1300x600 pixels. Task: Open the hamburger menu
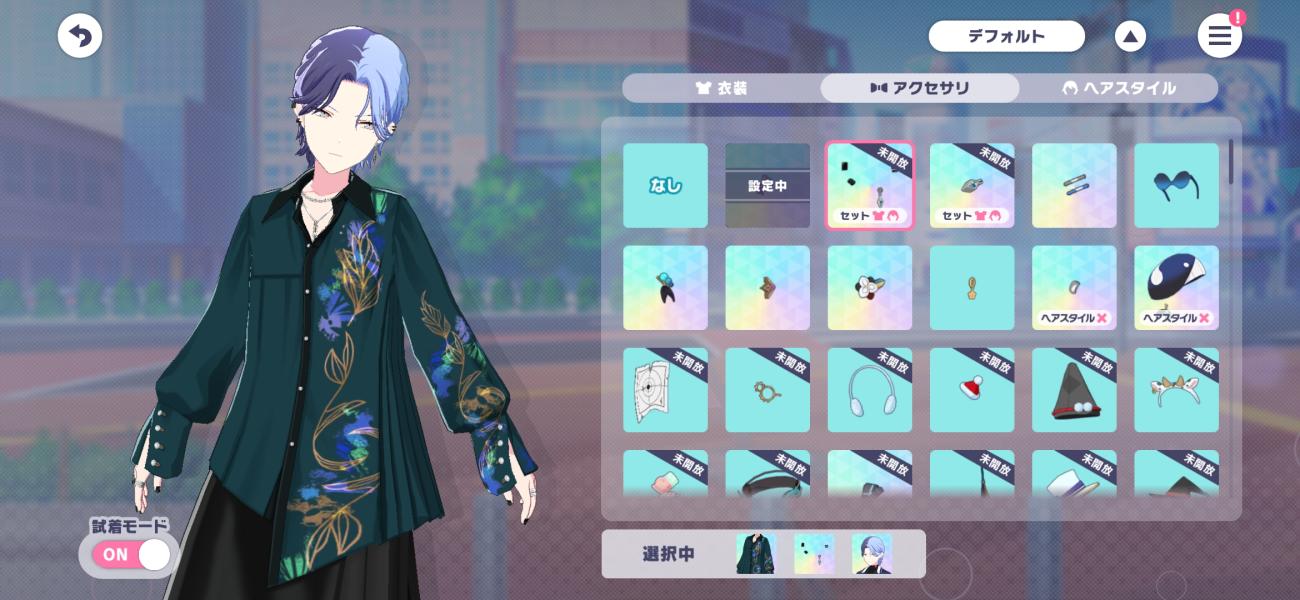1219,37
